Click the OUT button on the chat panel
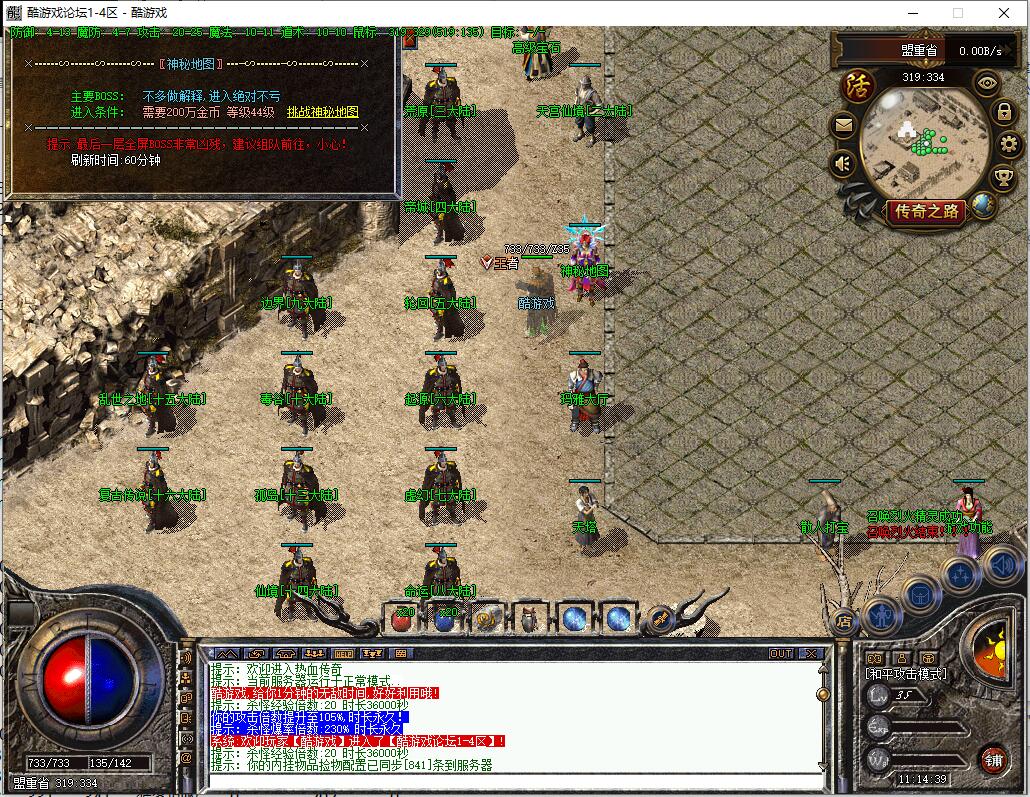This screenshot has height=797, width=1030. point(781,653)
